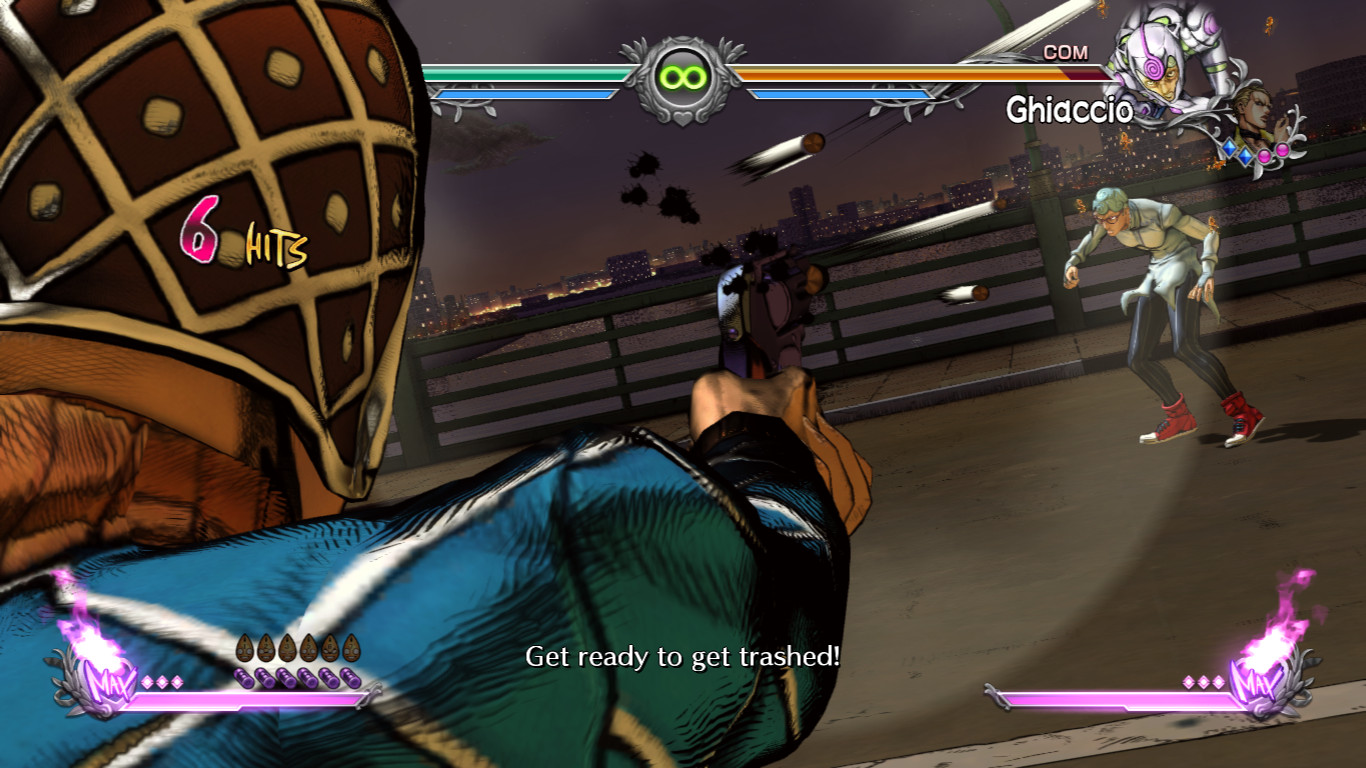This screenshot has width=1366, height=768.
Task: Click the 'Get ready to get trashed!' subtitle
Action: tap(683, 658)
